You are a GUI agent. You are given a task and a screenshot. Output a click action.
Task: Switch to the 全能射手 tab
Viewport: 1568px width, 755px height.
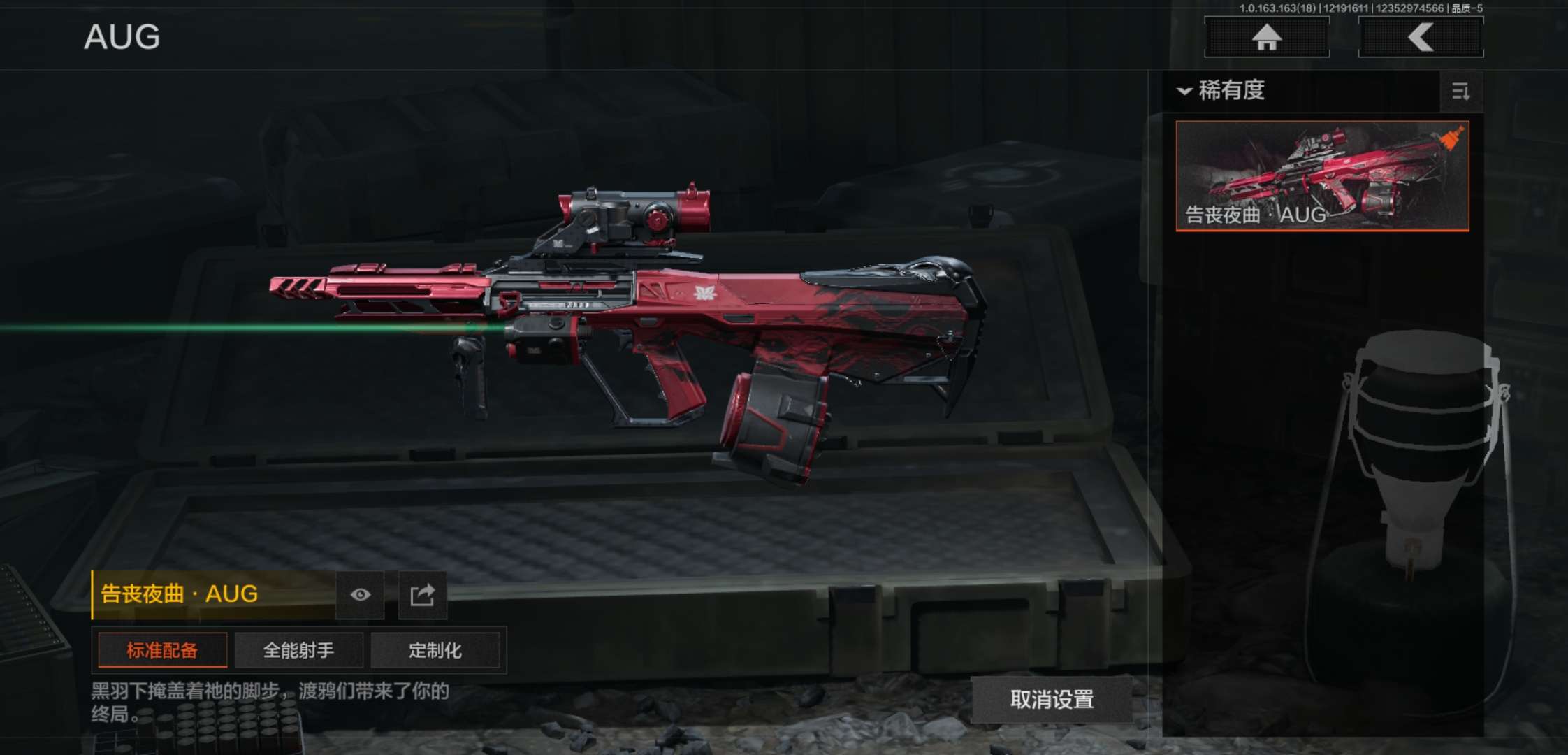(298, 650)
